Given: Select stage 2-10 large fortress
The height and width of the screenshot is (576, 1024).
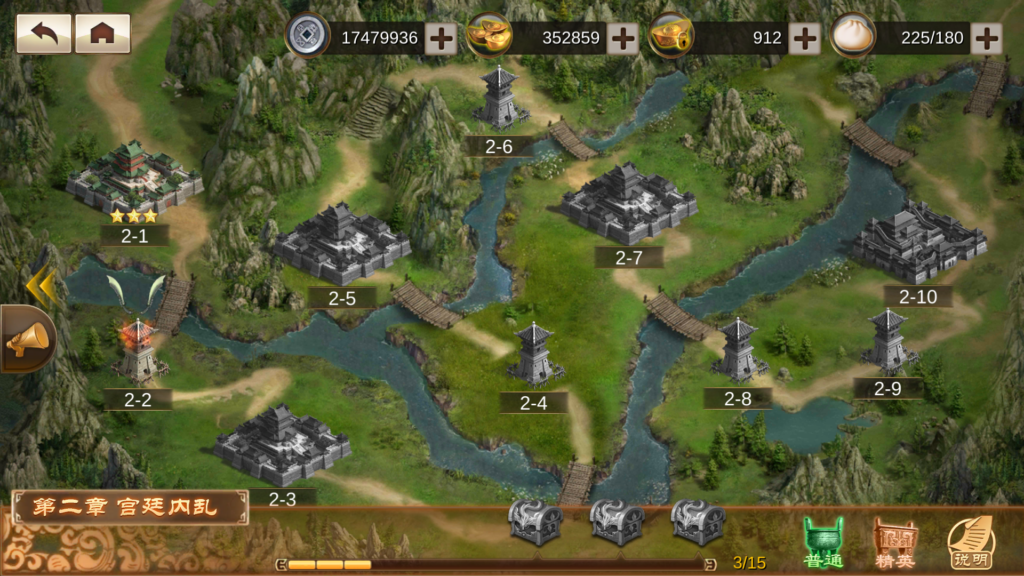Looking at the screenshot, I should [x=918, y=243].
